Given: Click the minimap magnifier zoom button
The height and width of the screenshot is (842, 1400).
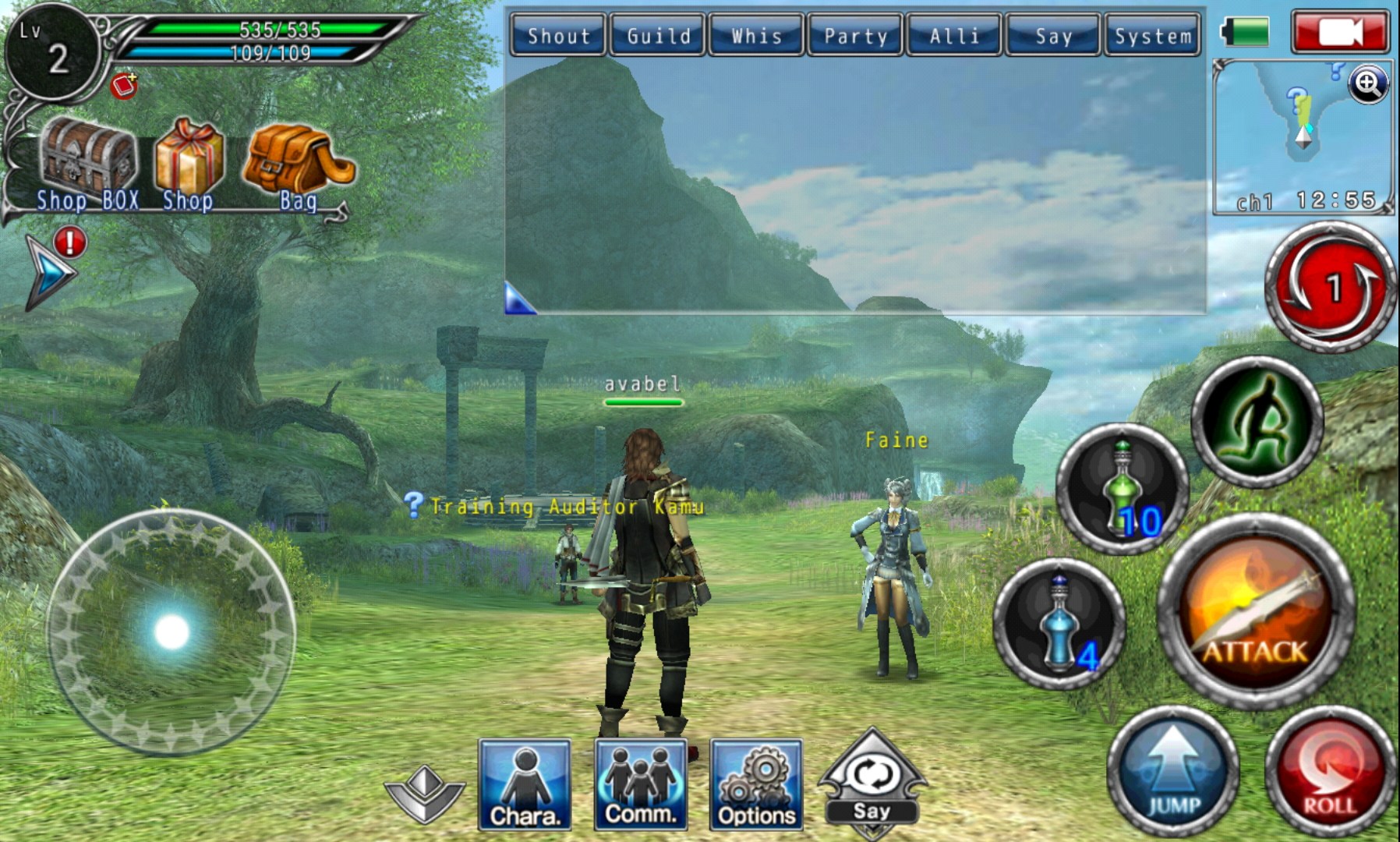Looking at the screenshot, I should [1369, 83].
